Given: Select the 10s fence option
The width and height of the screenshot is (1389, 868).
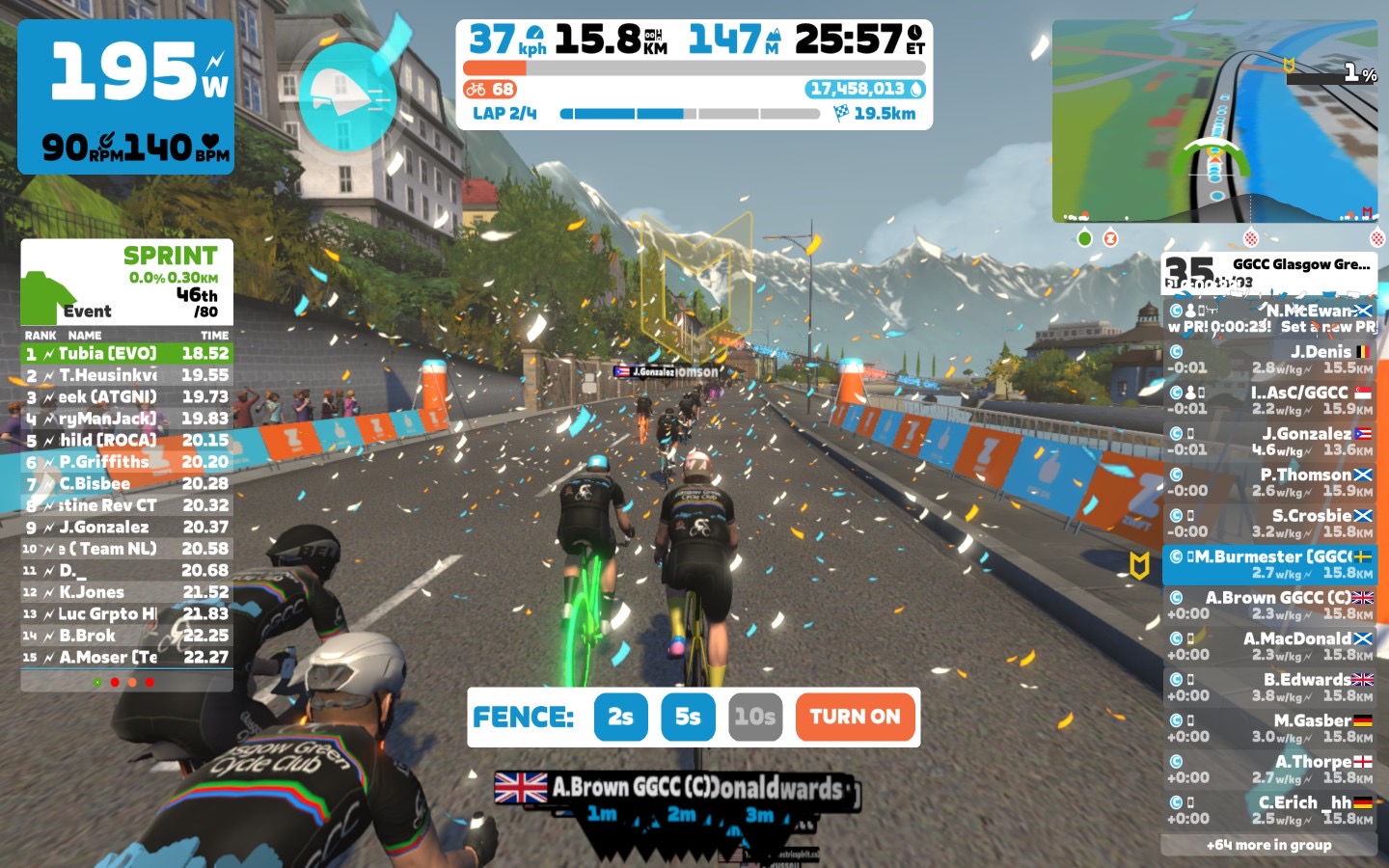Looking at the screenshot, I should [754, 717].
